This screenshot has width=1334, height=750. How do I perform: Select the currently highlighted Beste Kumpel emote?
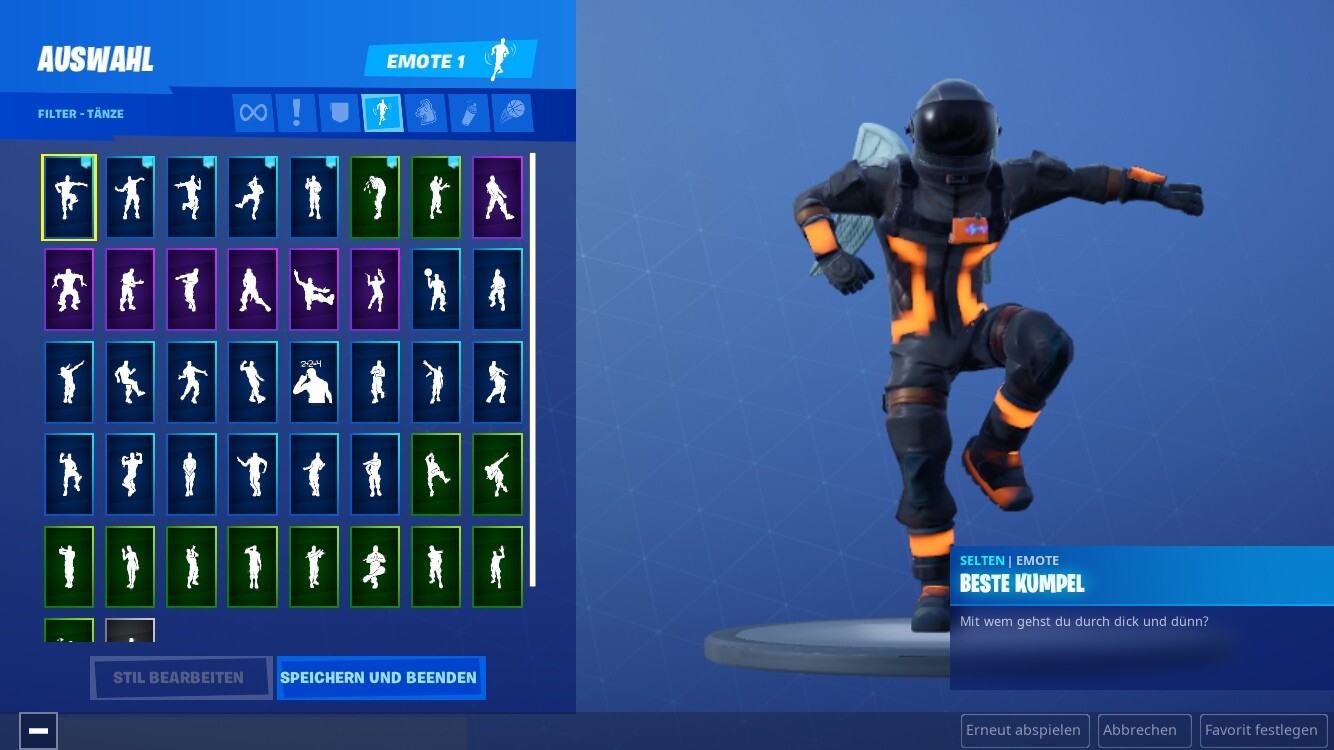click(x=68, y=197)
